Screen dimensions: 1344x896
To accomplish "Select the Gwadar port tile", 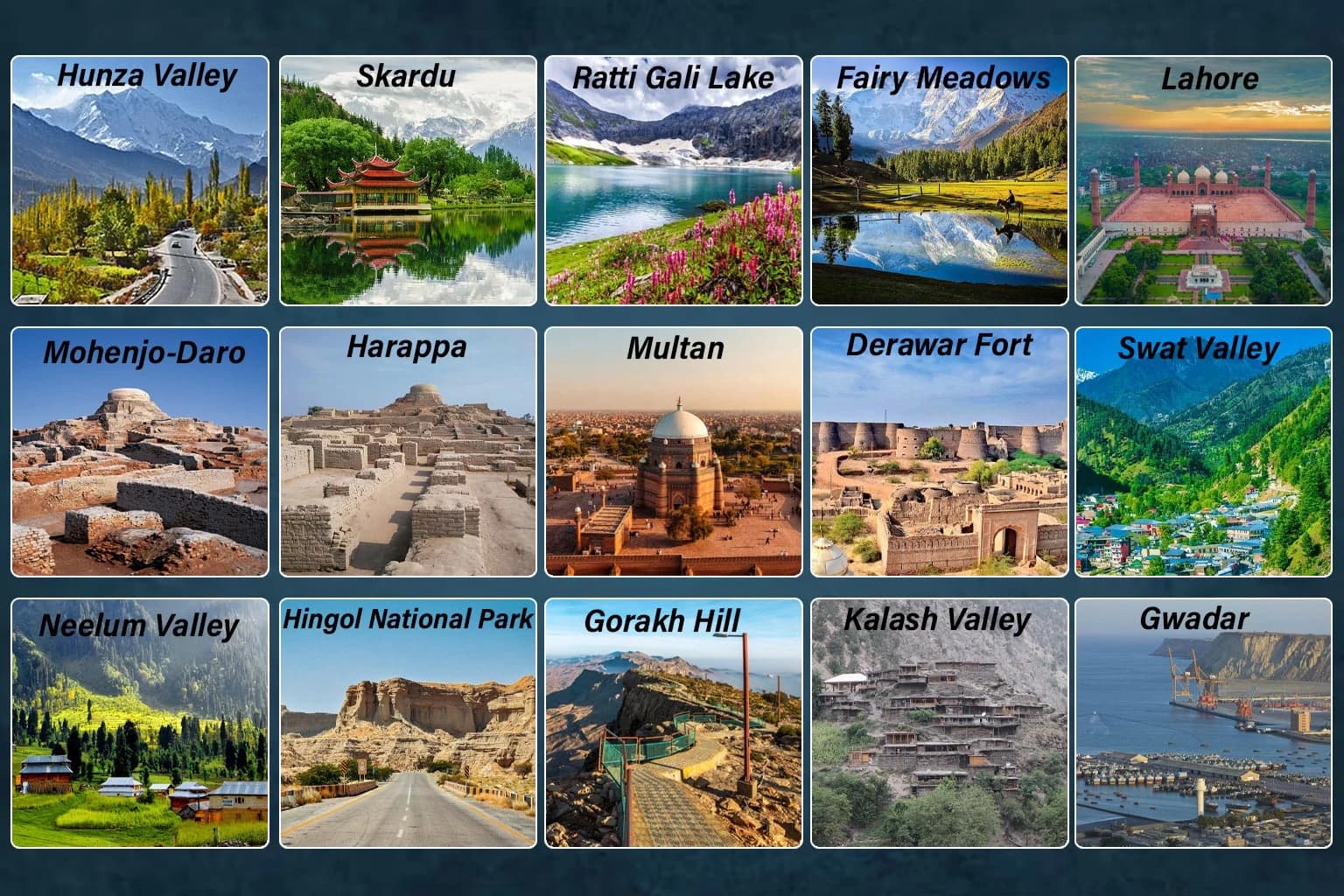I will tap(1203, 724).
